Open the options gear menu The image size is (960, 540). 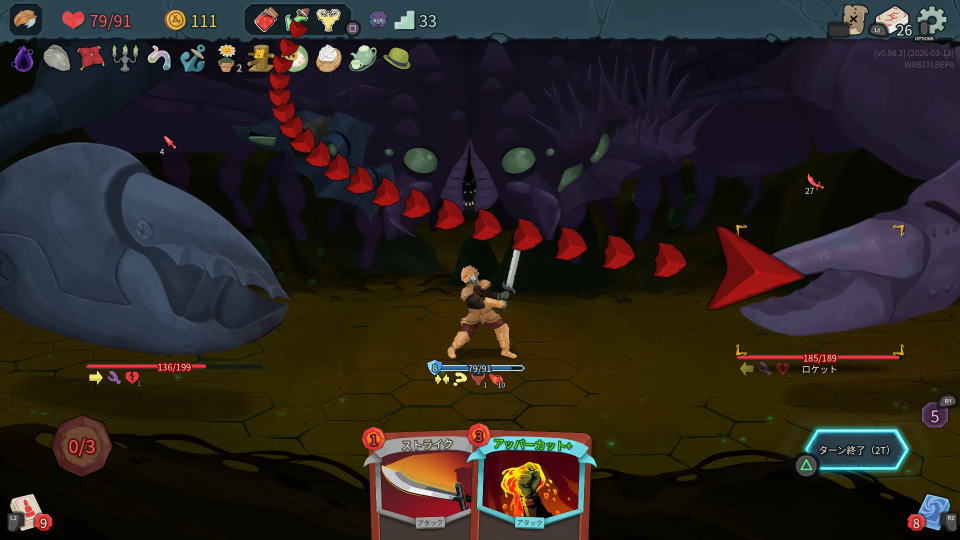tap(931, 21)
